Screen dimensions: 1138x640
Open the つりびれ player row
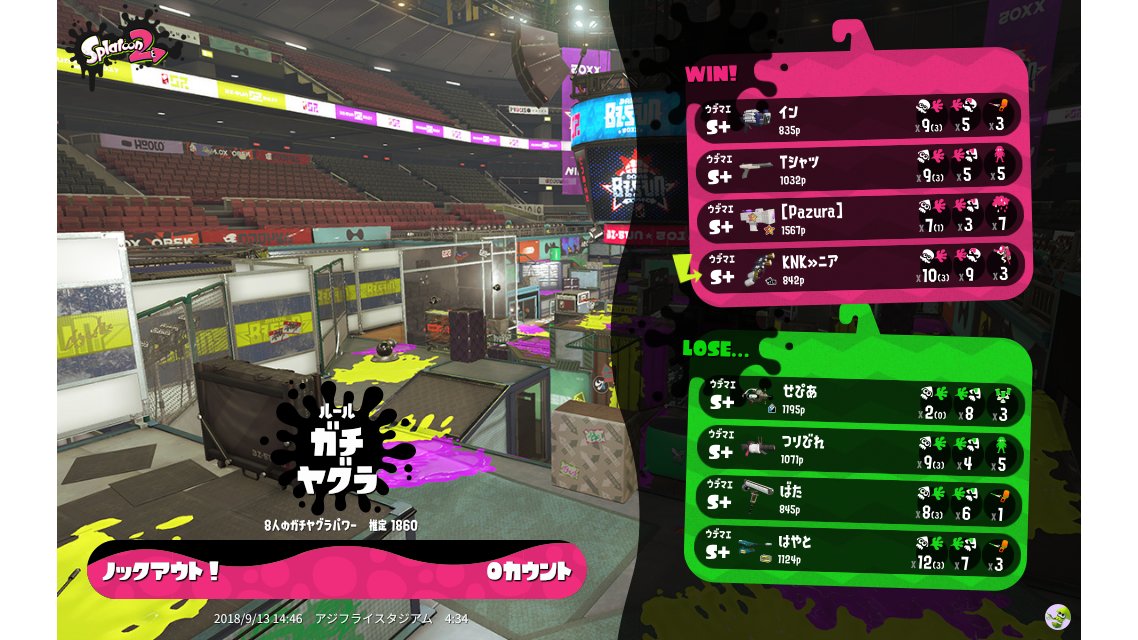pyautogui.click(x=857, y=449)
